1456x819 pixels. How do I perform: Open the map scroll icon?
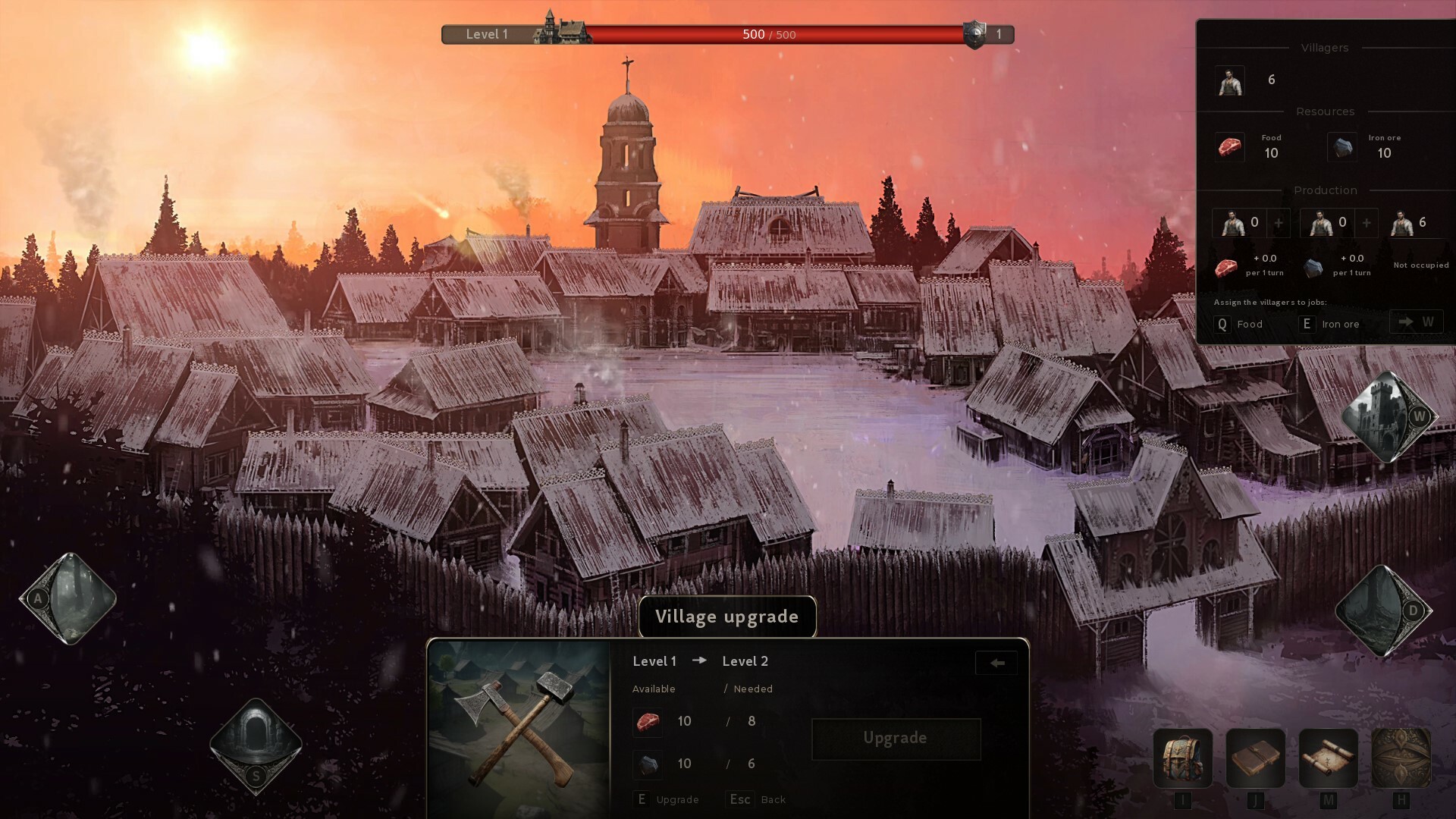1328,758
